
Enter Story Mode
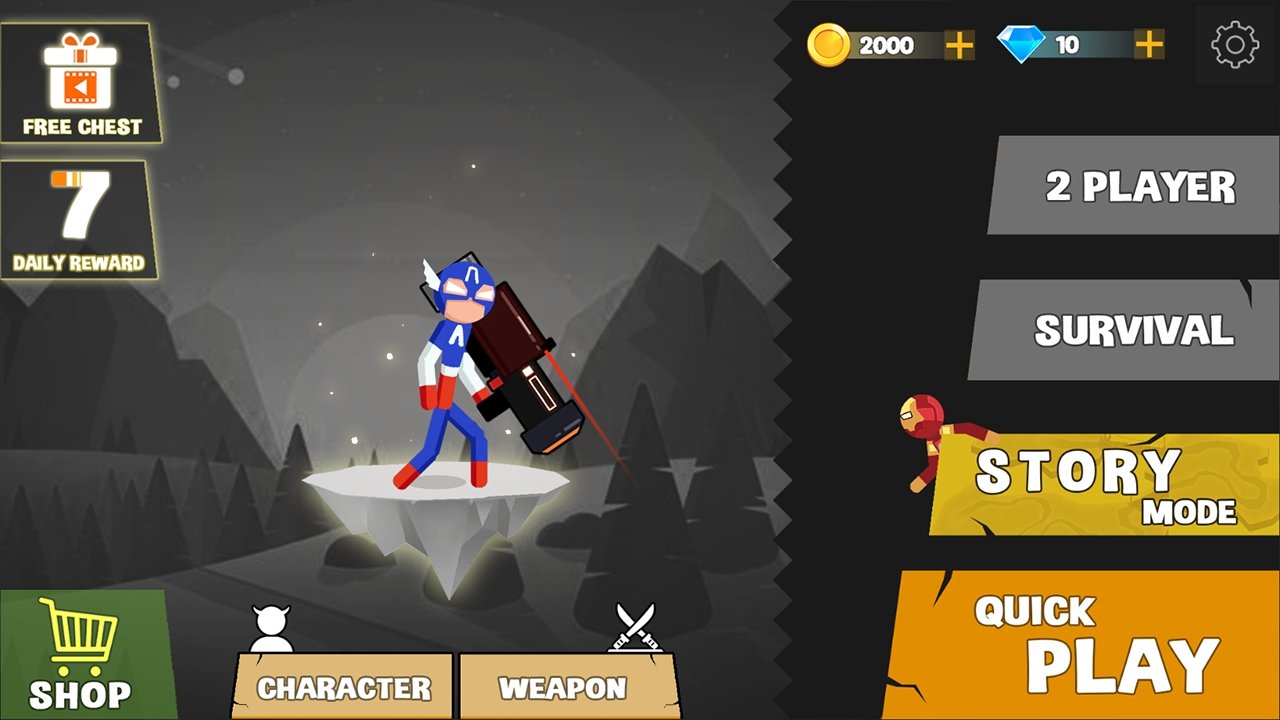click(1105, 485)
